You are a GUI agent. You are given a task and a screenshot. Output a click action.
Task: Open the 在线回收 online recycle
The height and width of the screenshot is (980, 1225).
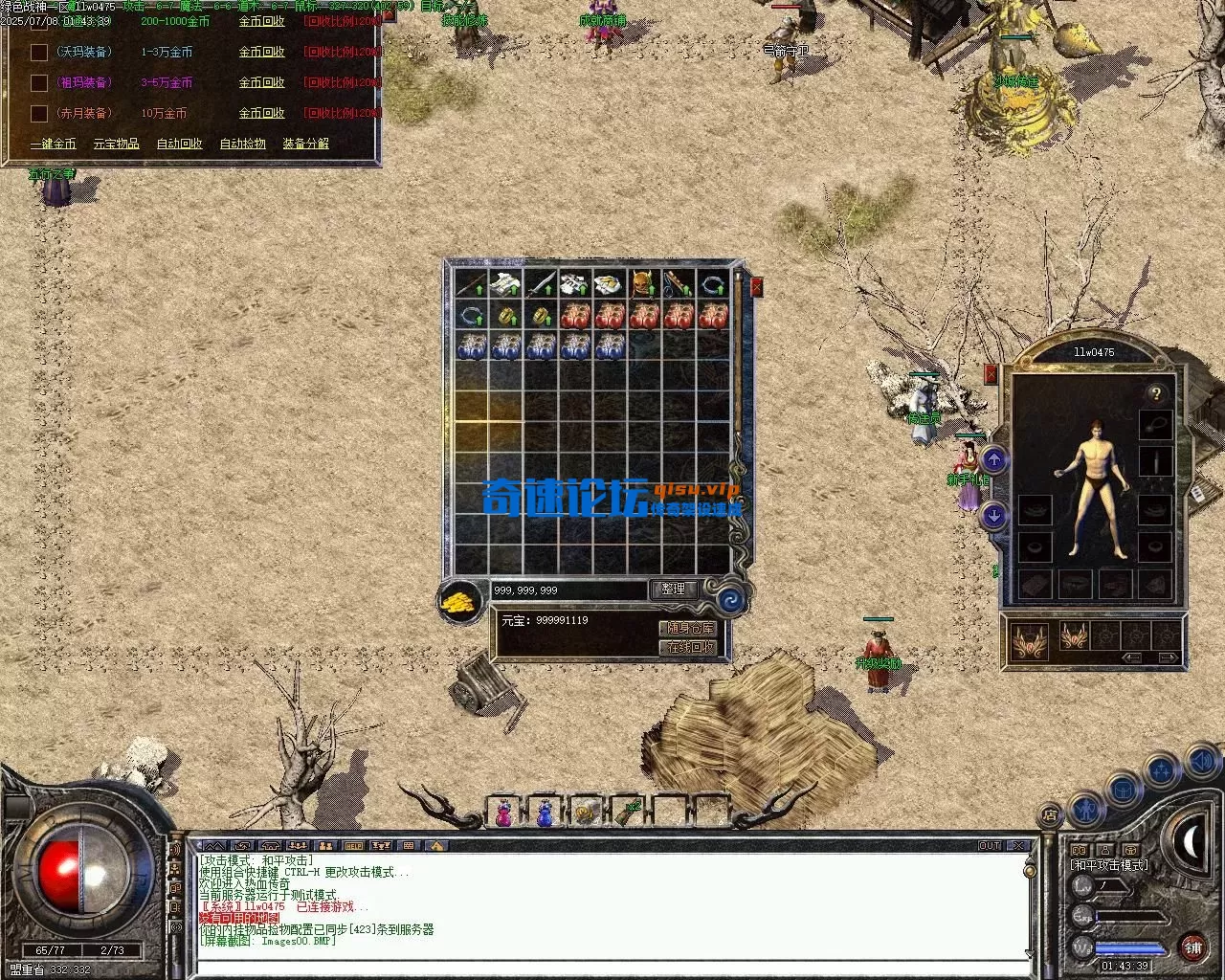pyautogui.click(x=688, y=648)
